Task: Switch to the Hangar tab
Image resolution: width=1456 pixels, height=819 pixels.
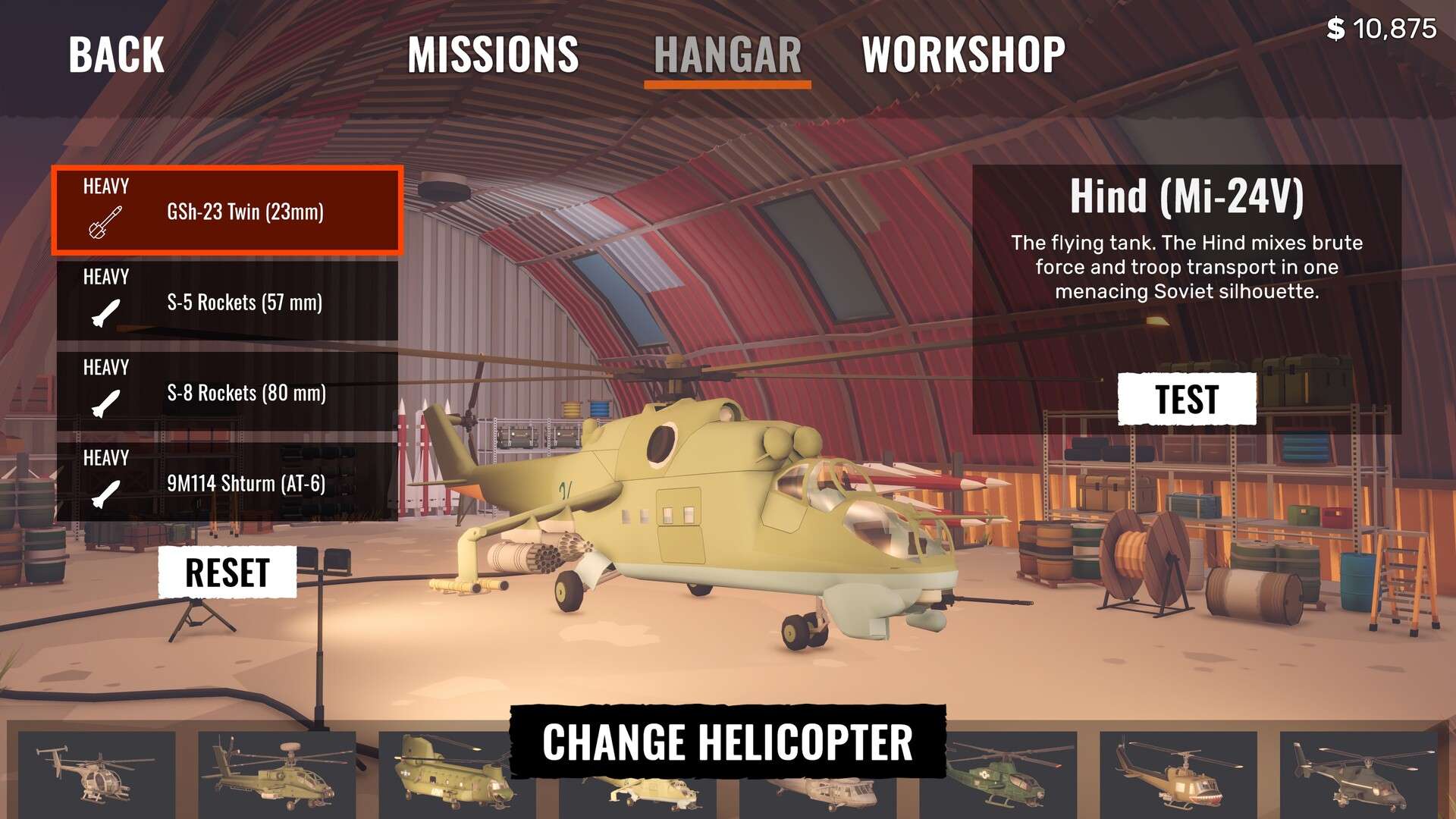Action: tap(727, 55)
